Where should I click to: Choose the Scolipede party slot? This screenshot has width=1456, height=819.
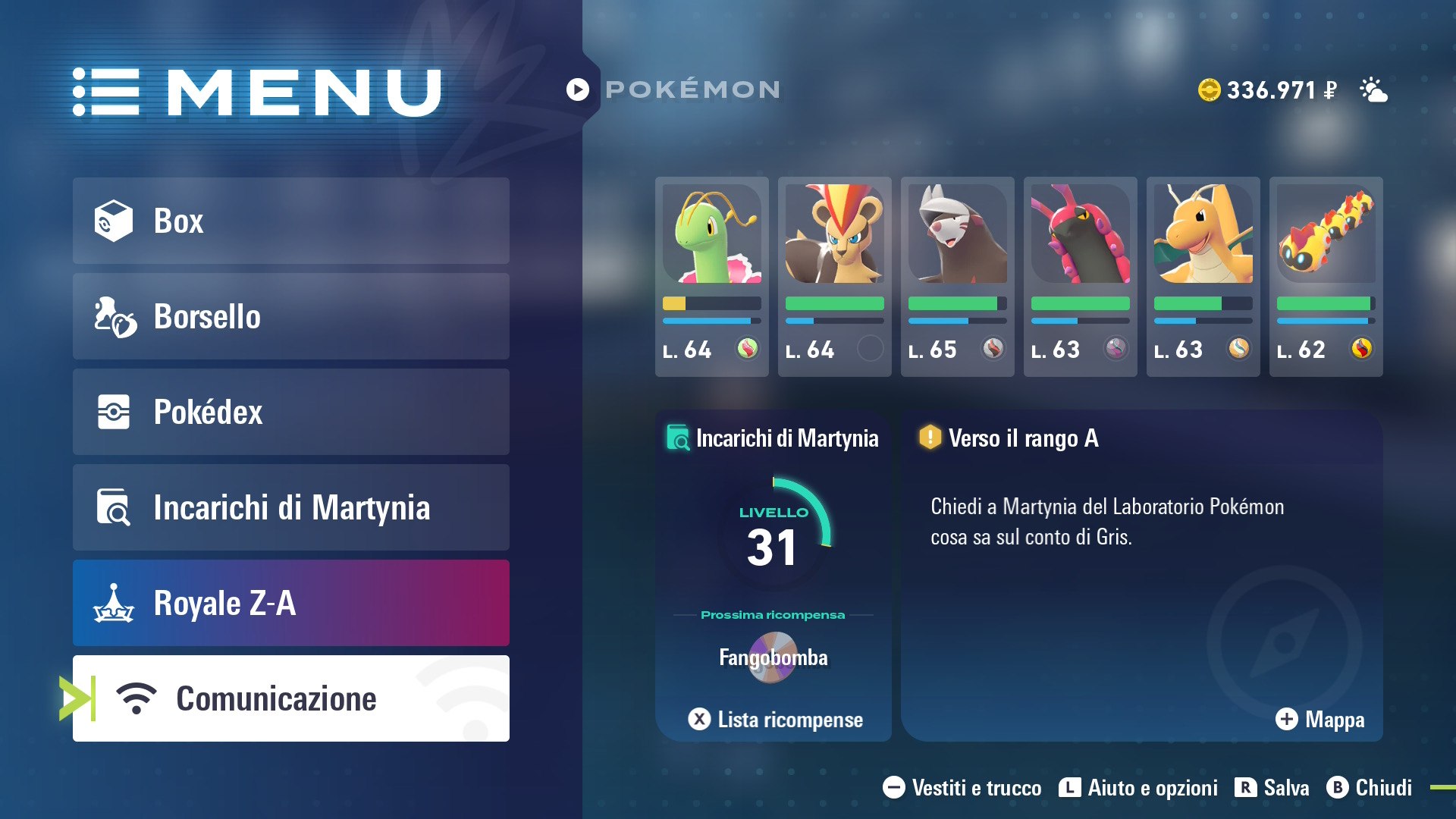click(x=1080, y=276)
